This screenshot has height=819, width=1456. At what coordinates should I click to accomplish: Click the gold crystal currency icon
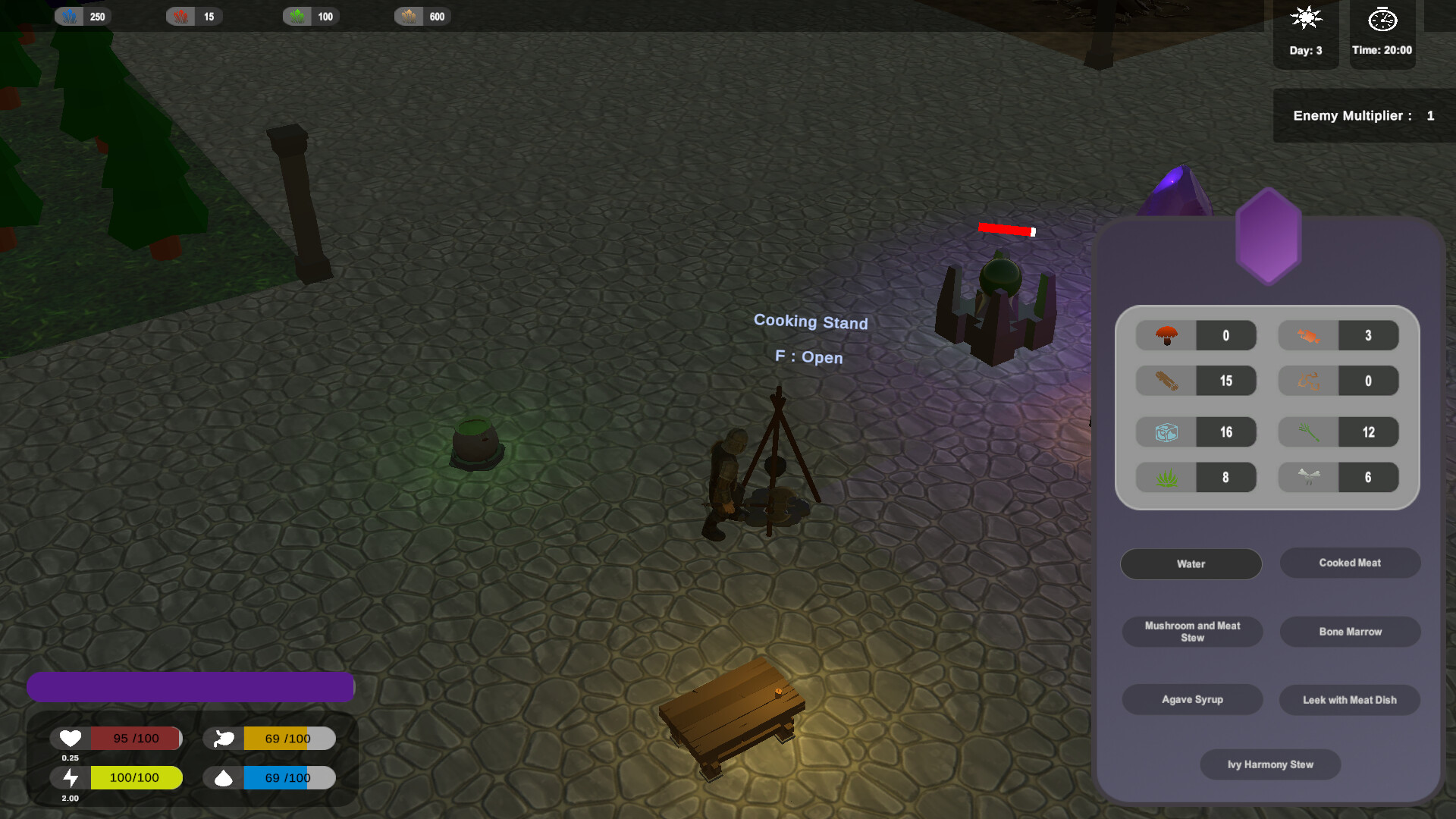[x=409, y=15]
